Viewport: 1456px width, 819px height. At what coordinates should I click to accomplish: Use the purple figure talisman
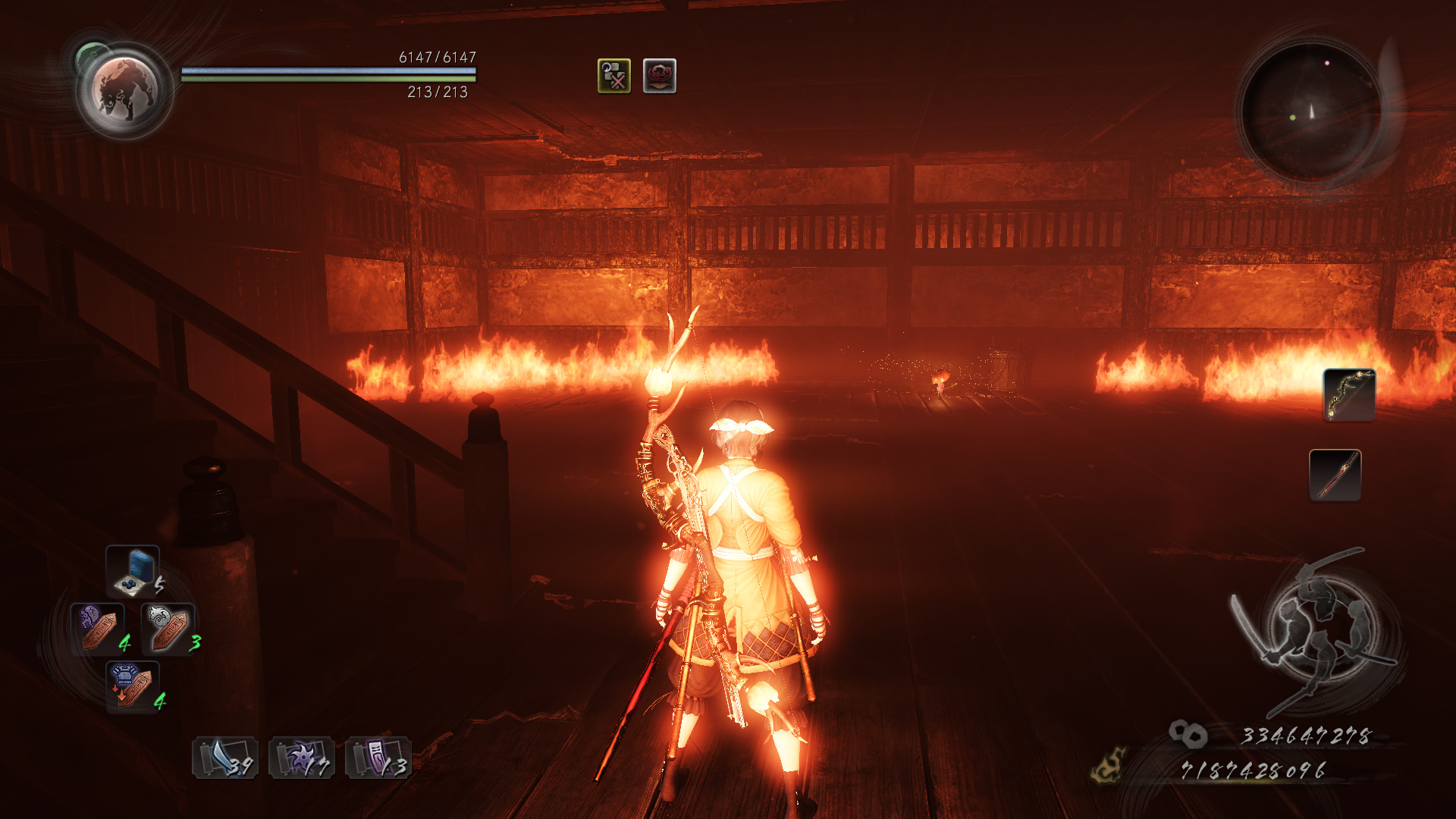(97, 628)
